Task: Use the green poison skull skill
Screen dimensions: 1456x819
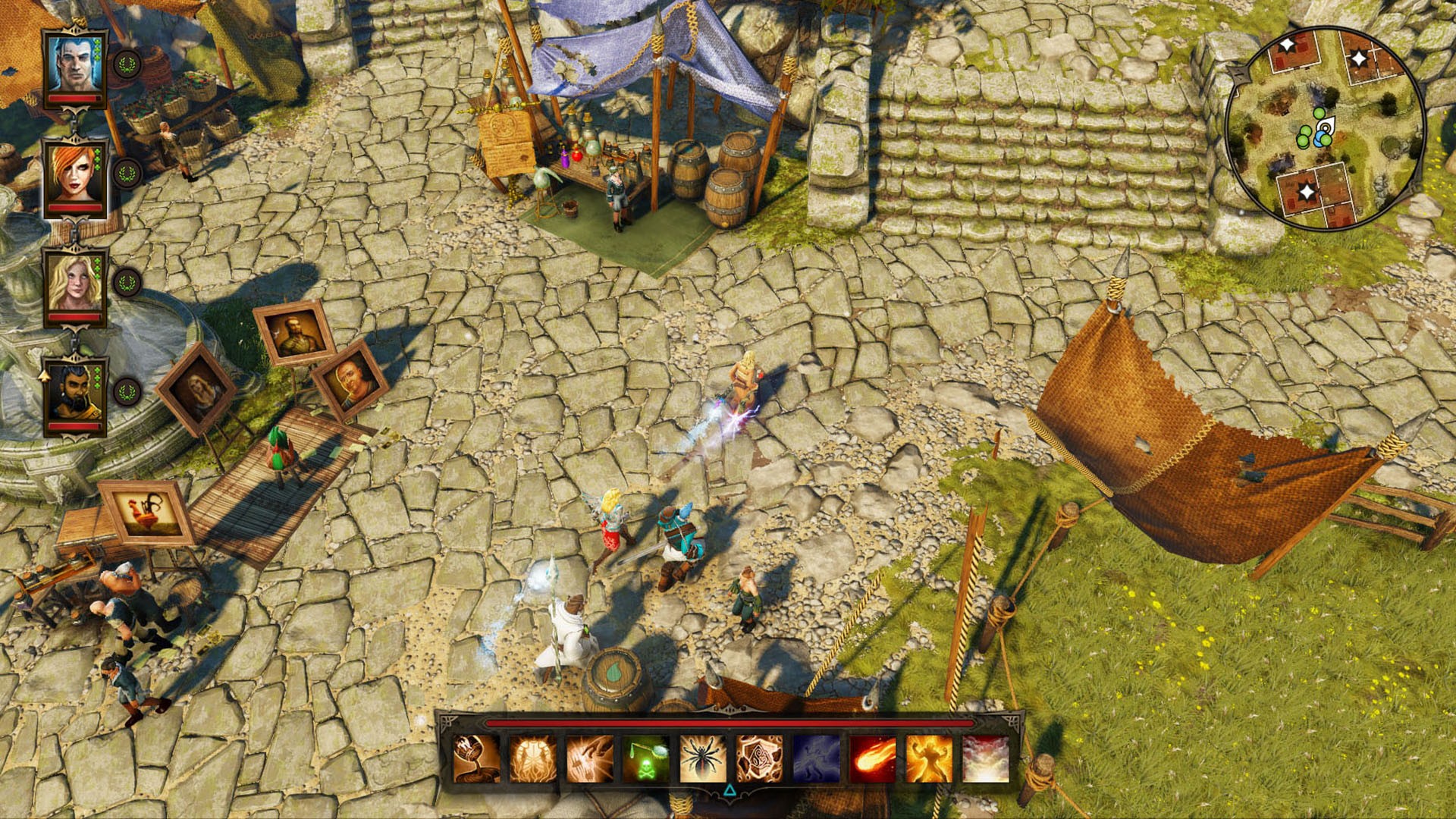Action: (x=646, y=758)
